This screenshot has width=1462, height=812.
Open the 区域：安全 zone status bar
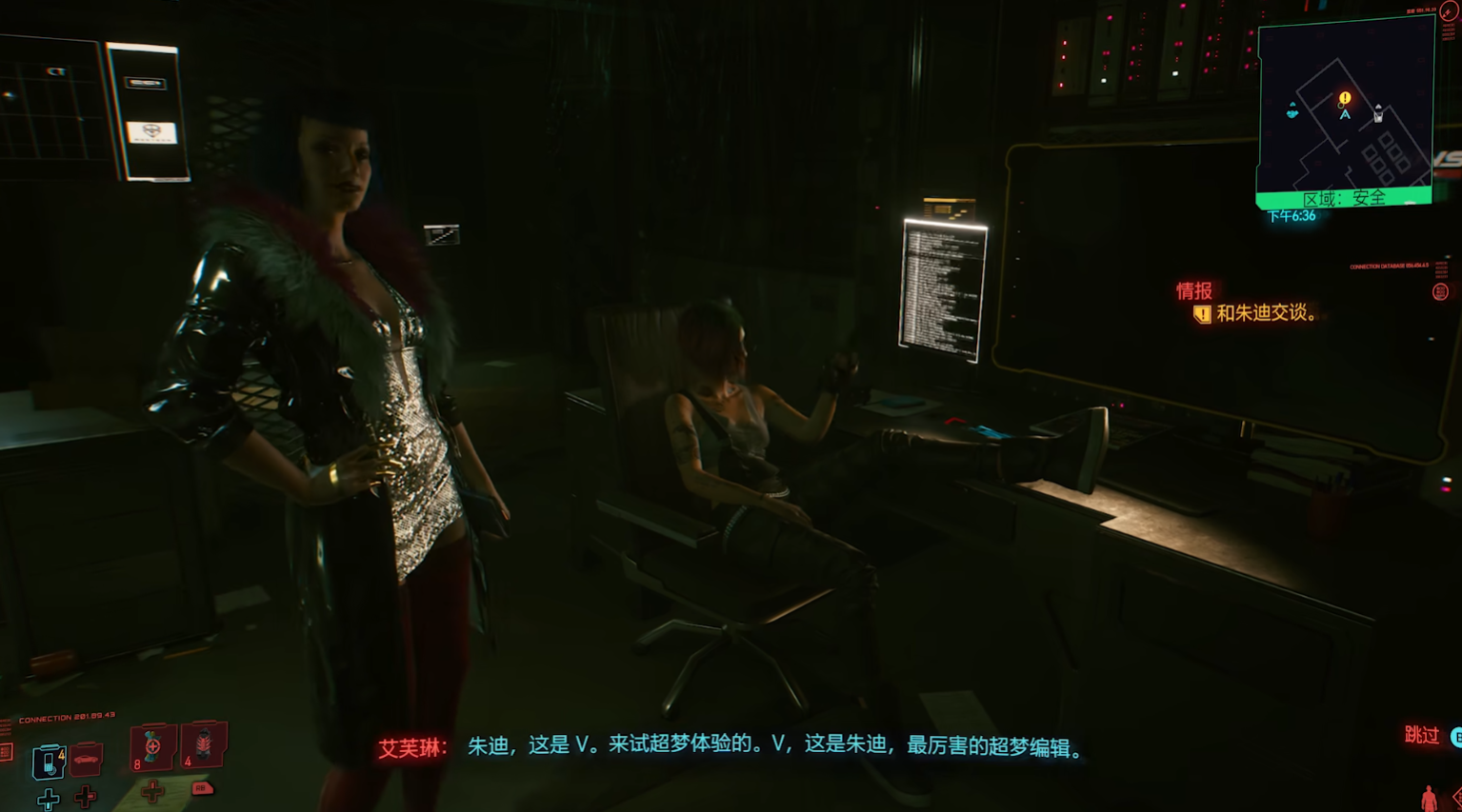click(1346, 196)
